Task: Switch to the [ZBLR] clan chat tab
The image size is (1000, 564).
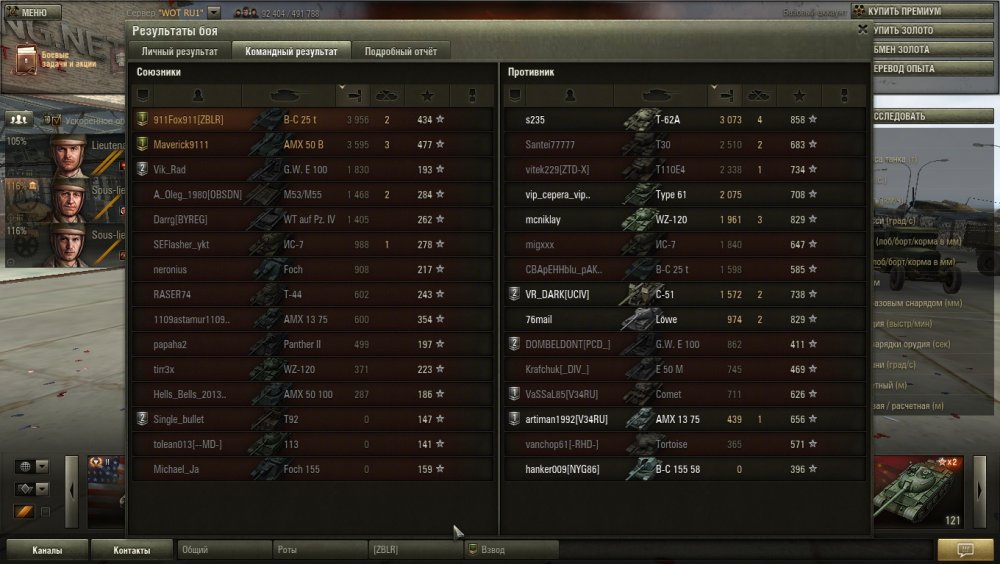Action: (413, 550)
